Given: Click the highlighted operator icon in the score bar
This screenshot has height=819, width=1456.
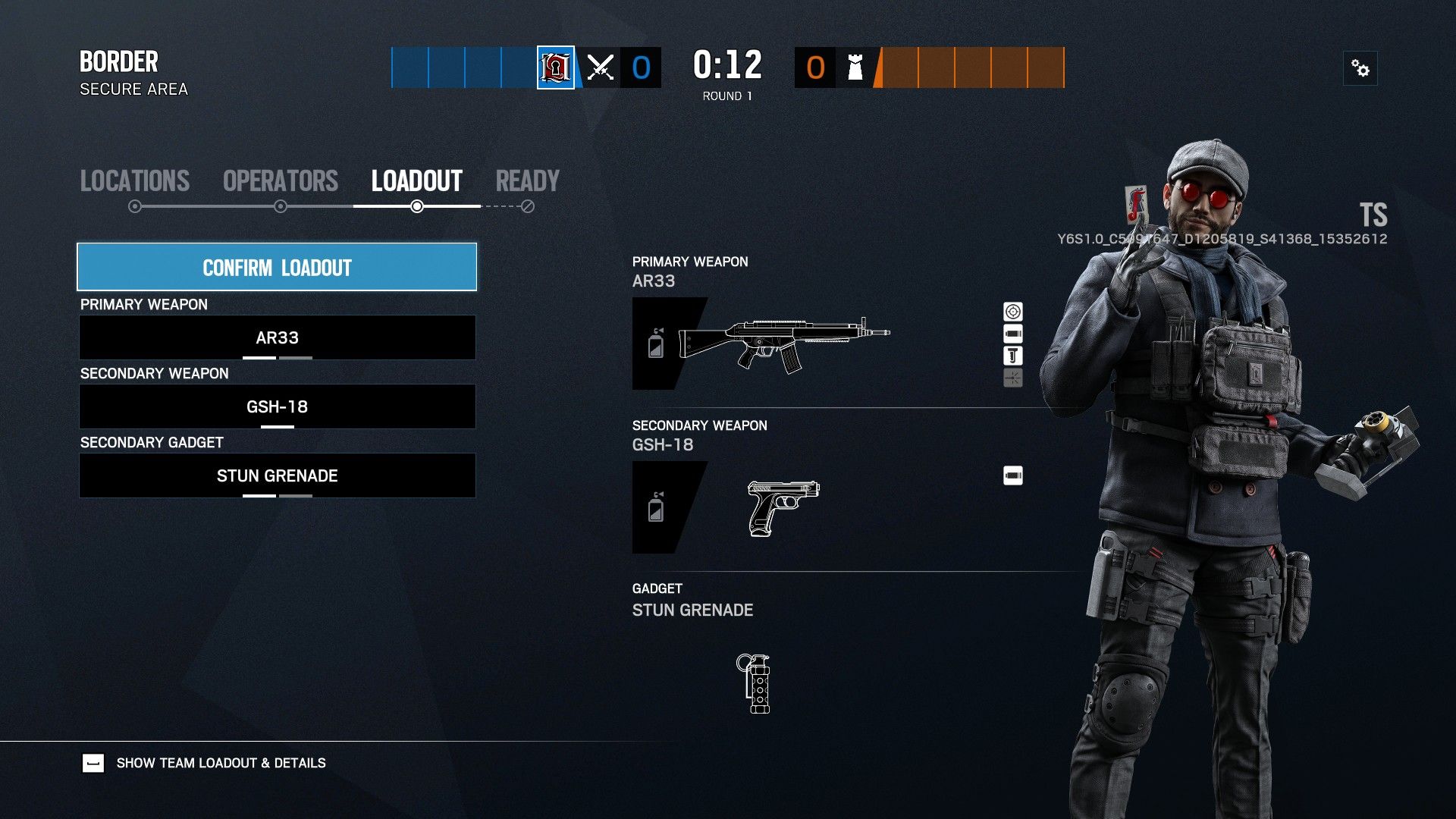Looking at the screenshot, I should coord(554,67).
